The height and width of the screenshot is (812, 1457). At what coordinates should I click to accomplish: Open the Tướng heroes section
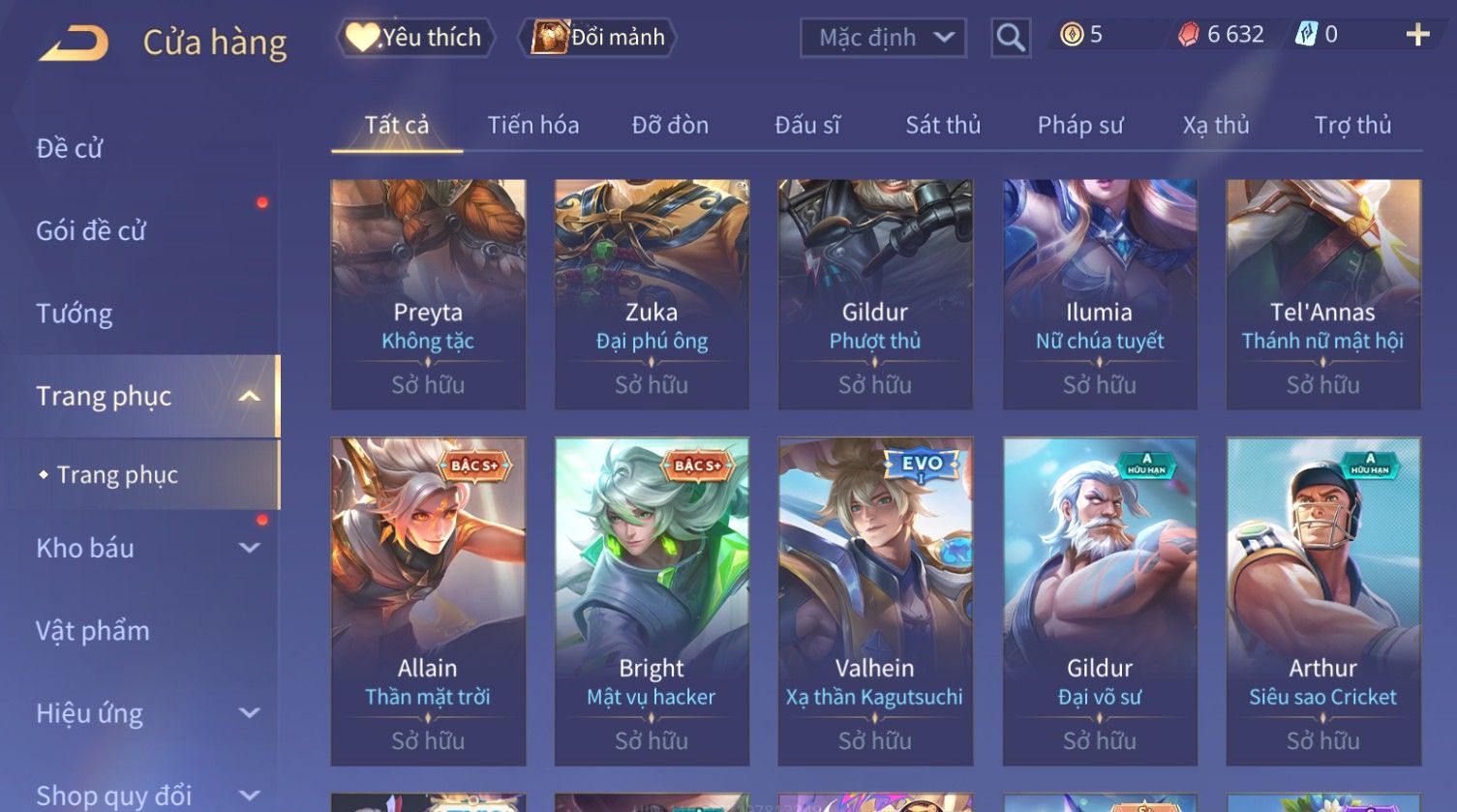(x=75, y=314)
